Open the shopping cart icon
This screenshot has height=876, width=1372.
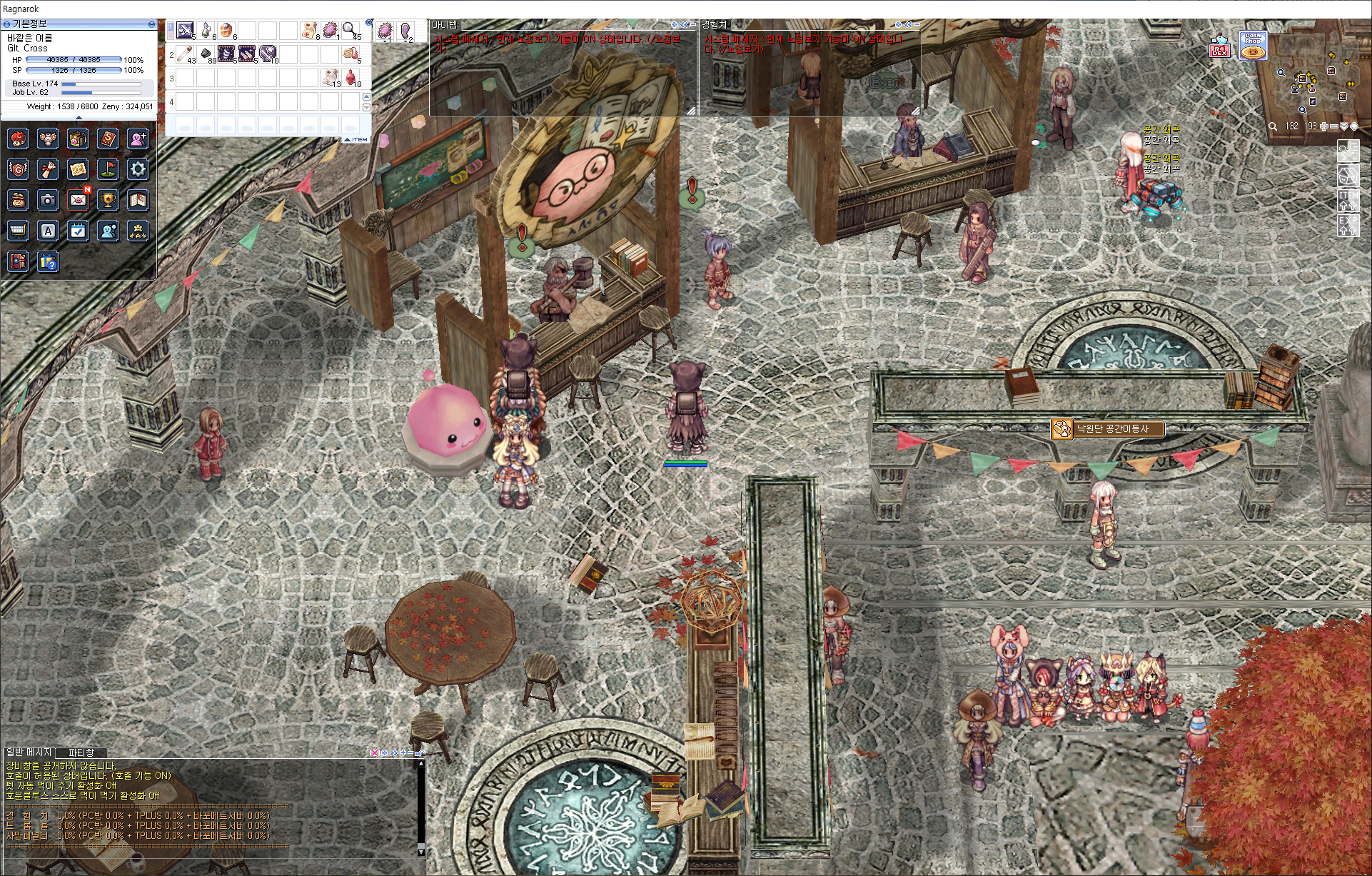point(18,231)
